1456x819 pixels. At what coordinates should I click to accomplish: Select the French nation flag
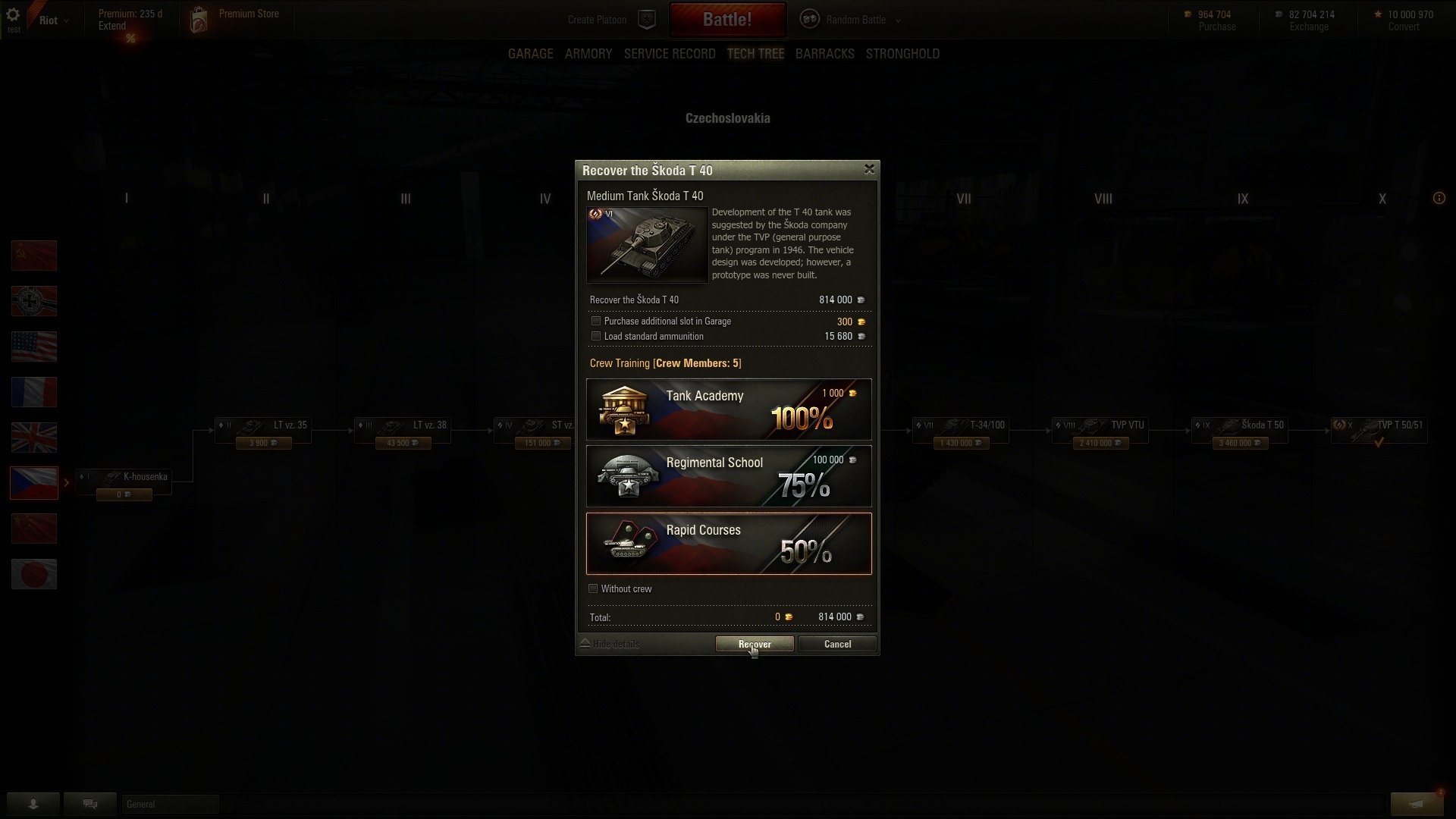pyautogui.click(x=34, y=392)
